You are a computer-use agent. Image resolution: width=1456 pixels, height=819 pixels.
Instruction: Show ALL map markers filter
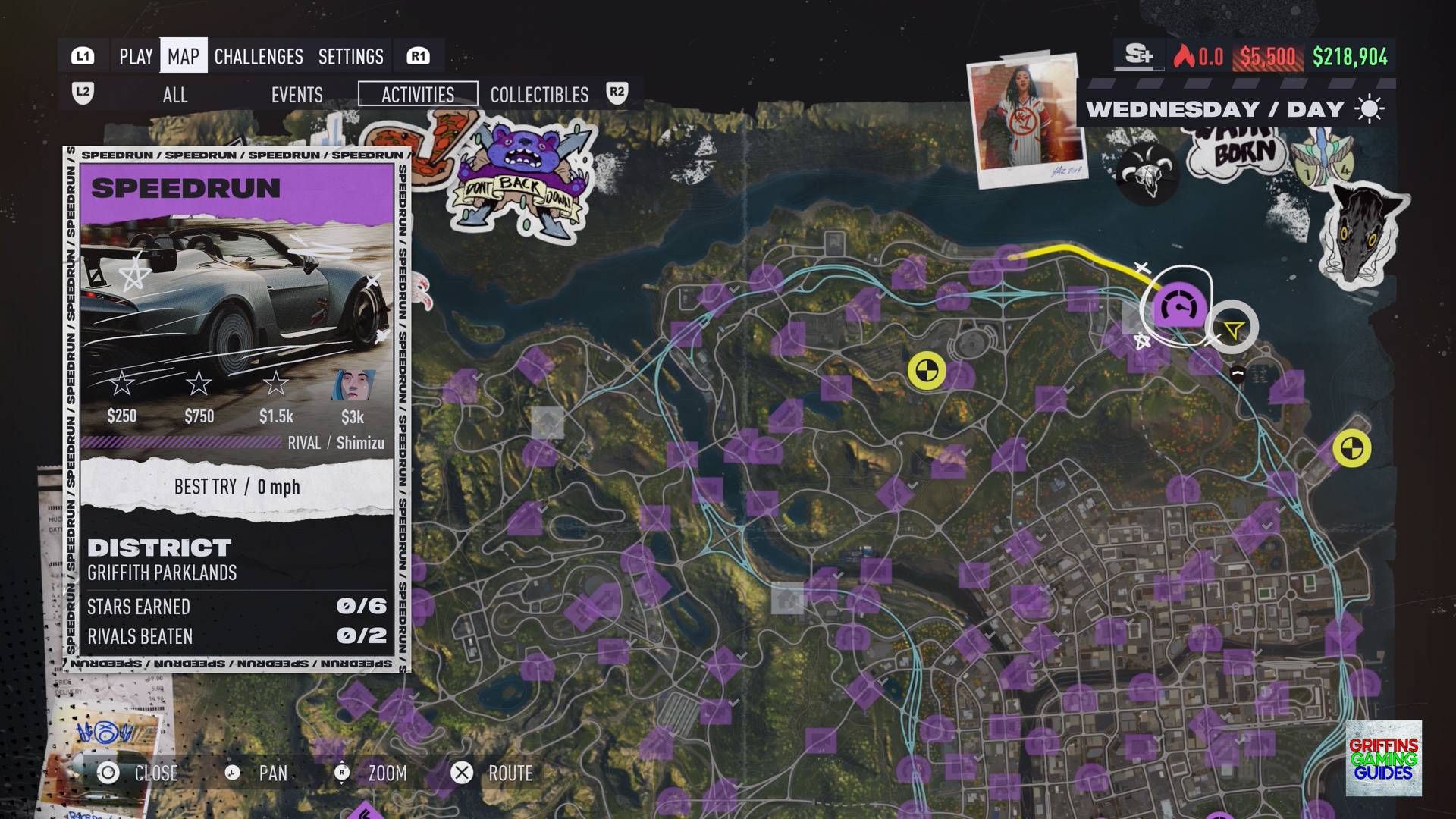point(174,95)
